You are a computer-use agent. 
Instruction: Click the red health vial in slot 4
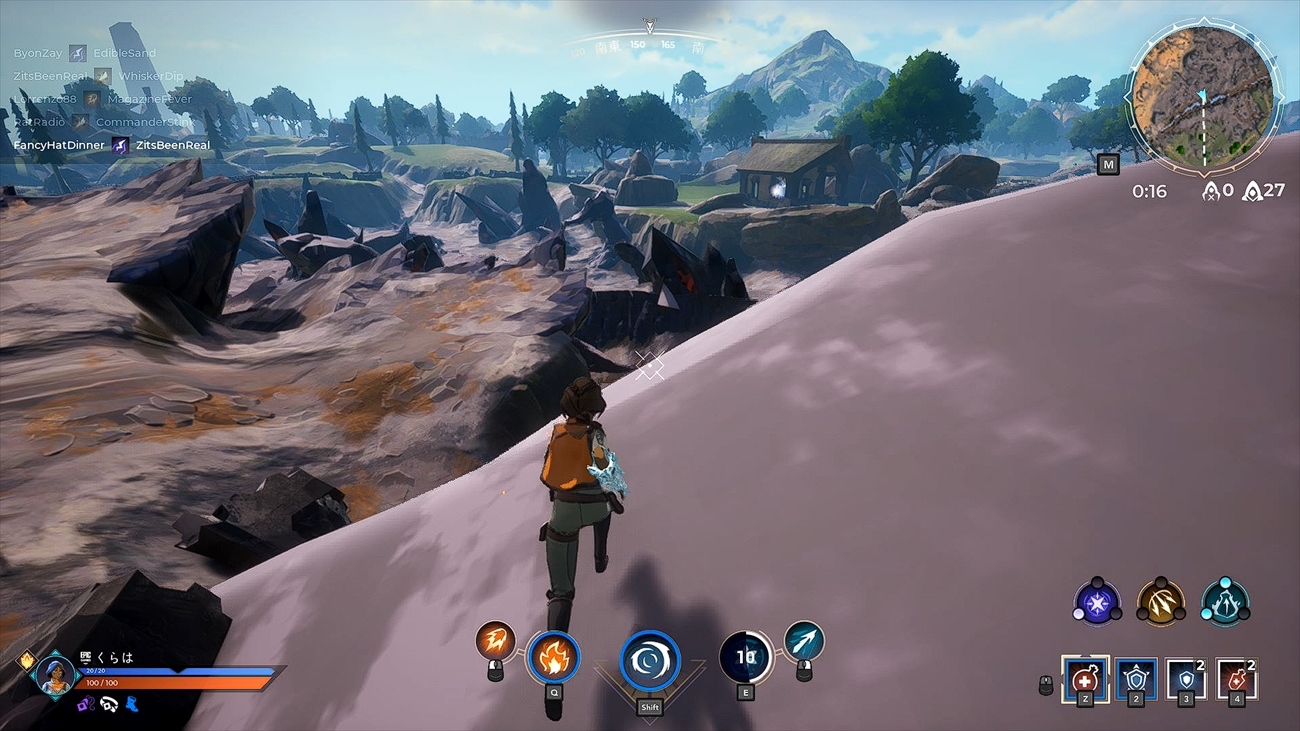[x=1236, y=678]
